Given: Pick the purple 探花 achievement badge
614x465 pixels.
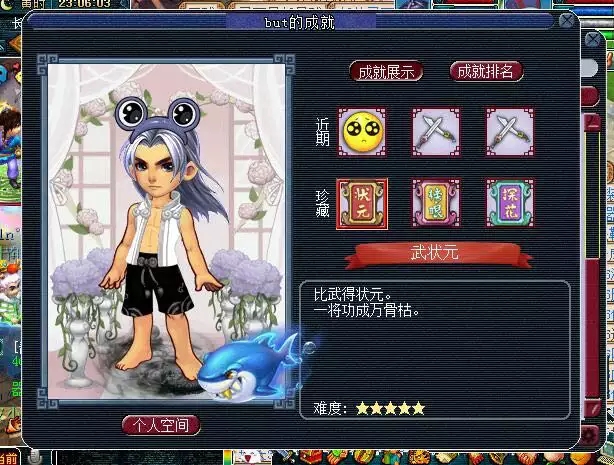Looking at the screenshot, I should click(x=509, y=204).
